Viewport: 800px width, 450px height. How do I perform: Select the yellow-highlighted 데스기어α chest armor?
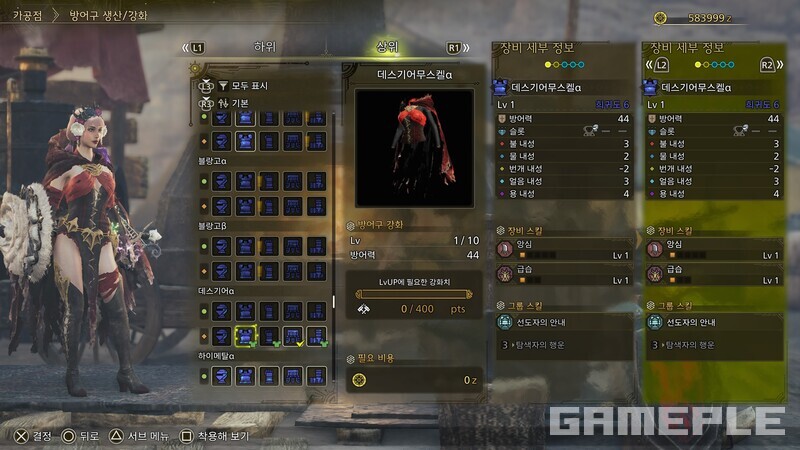point(245,336)
